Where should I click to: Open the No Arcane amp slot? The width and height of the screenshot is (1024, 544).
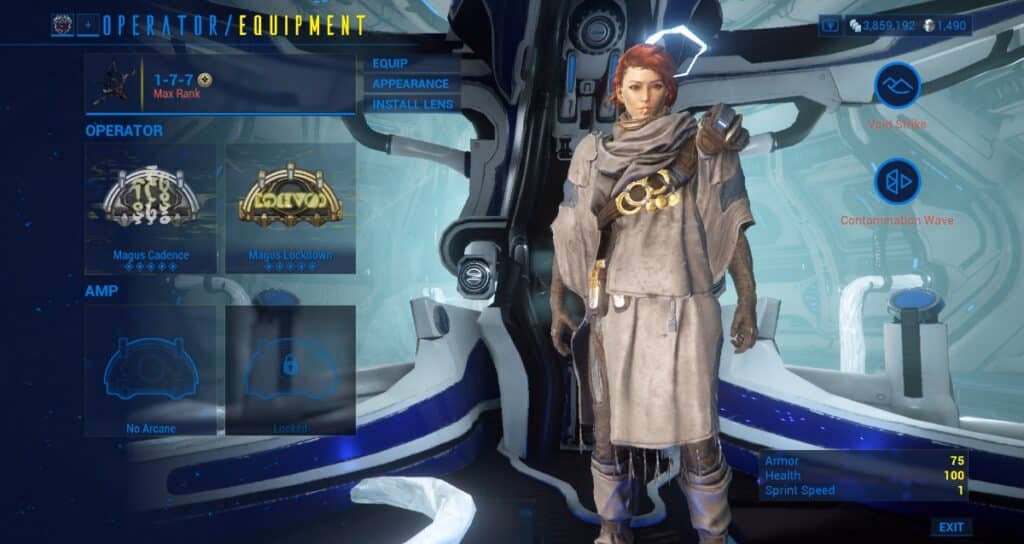click(x=151, y=370)
